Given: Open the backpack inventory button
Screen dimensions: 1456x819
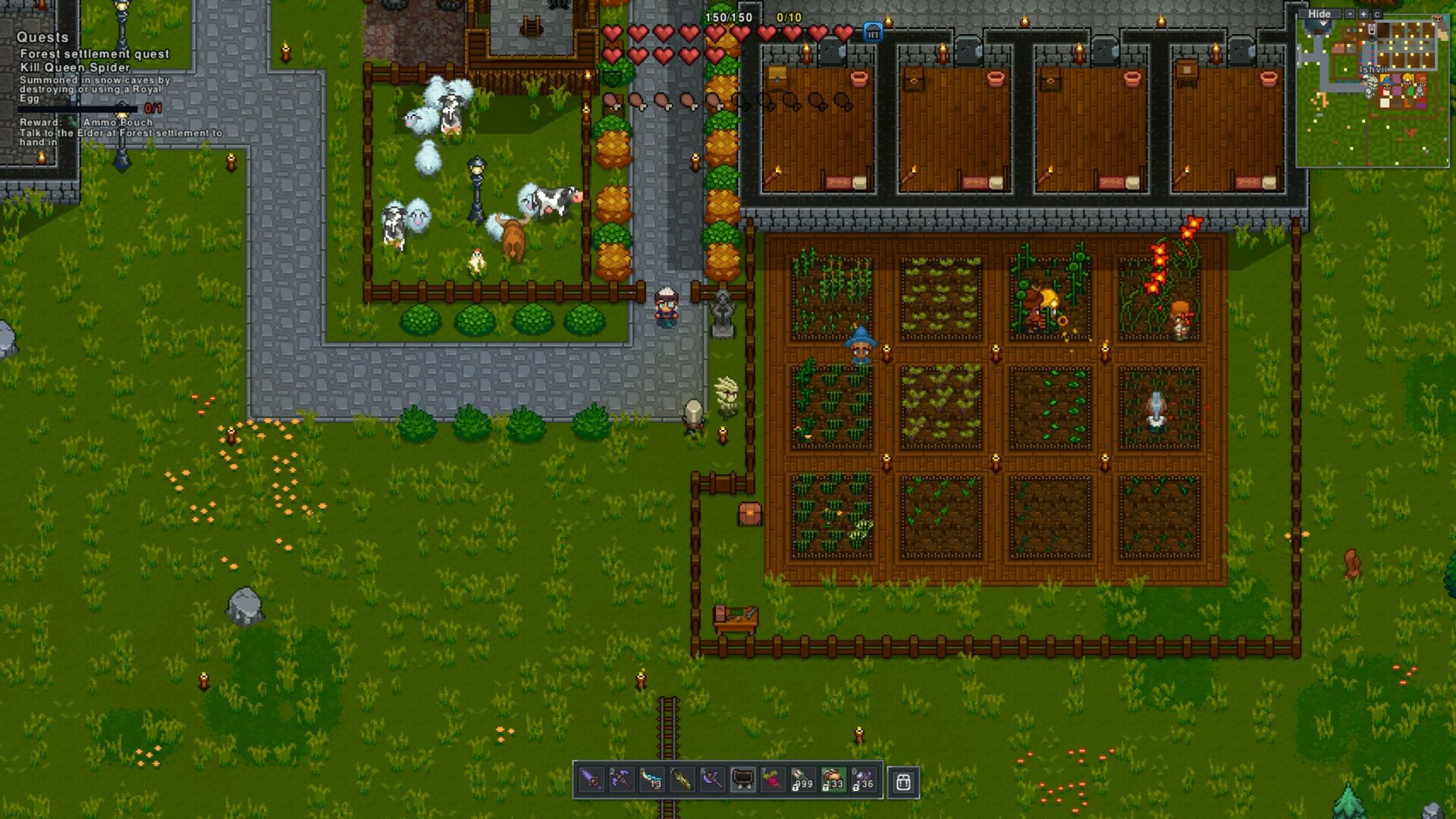Looking at the screenshot, I should point(903,782).
